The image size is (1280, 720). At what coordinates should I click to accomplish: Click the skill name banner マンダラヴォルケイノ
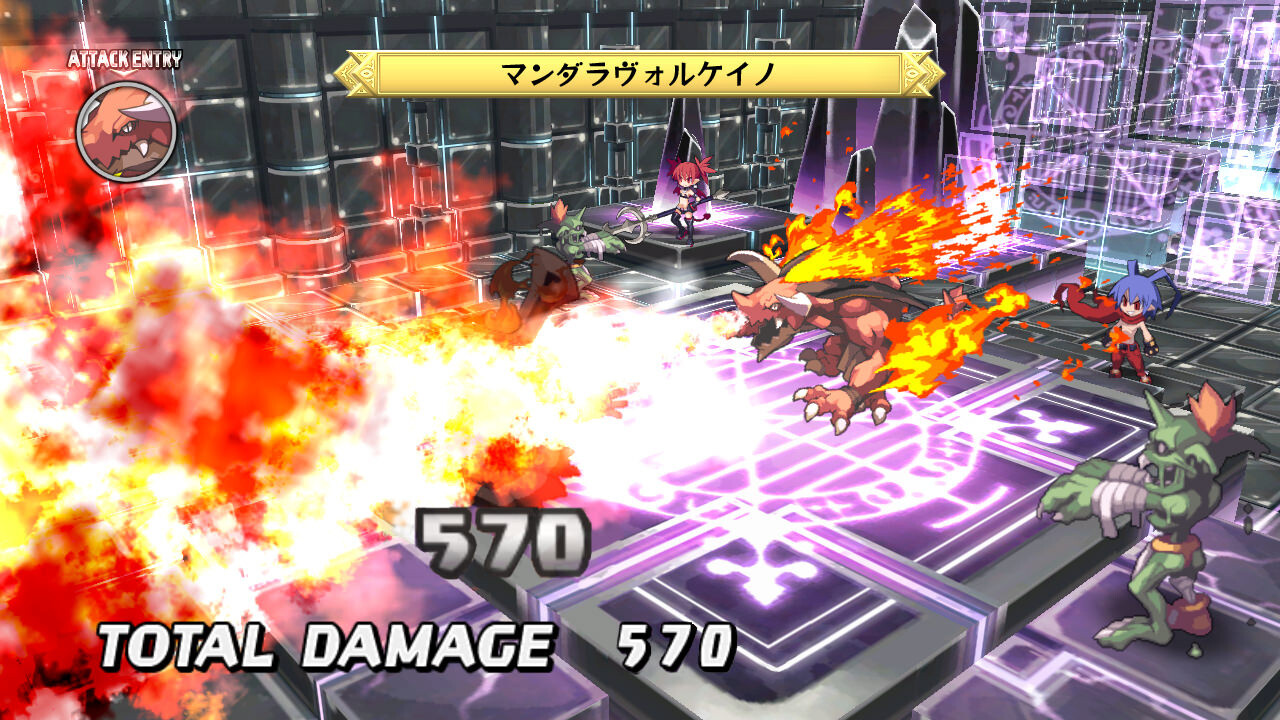click(640, 72)
